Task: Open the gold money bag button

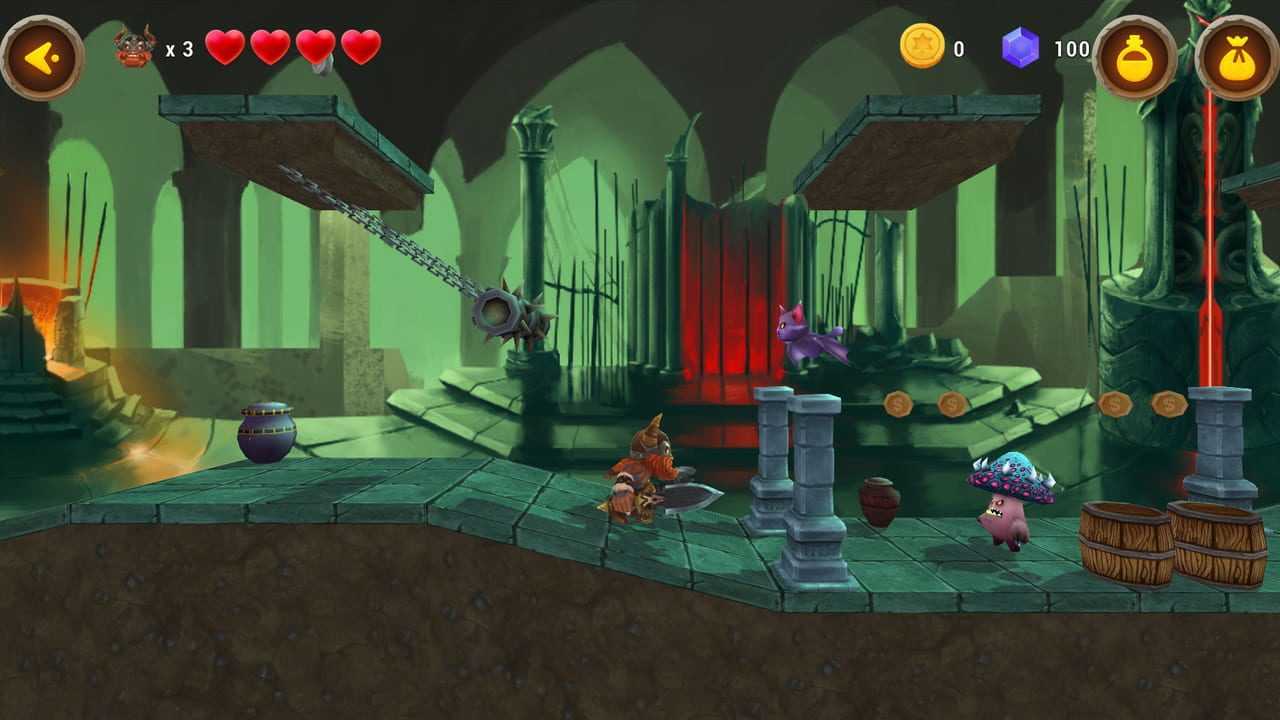Action: 1237,57
